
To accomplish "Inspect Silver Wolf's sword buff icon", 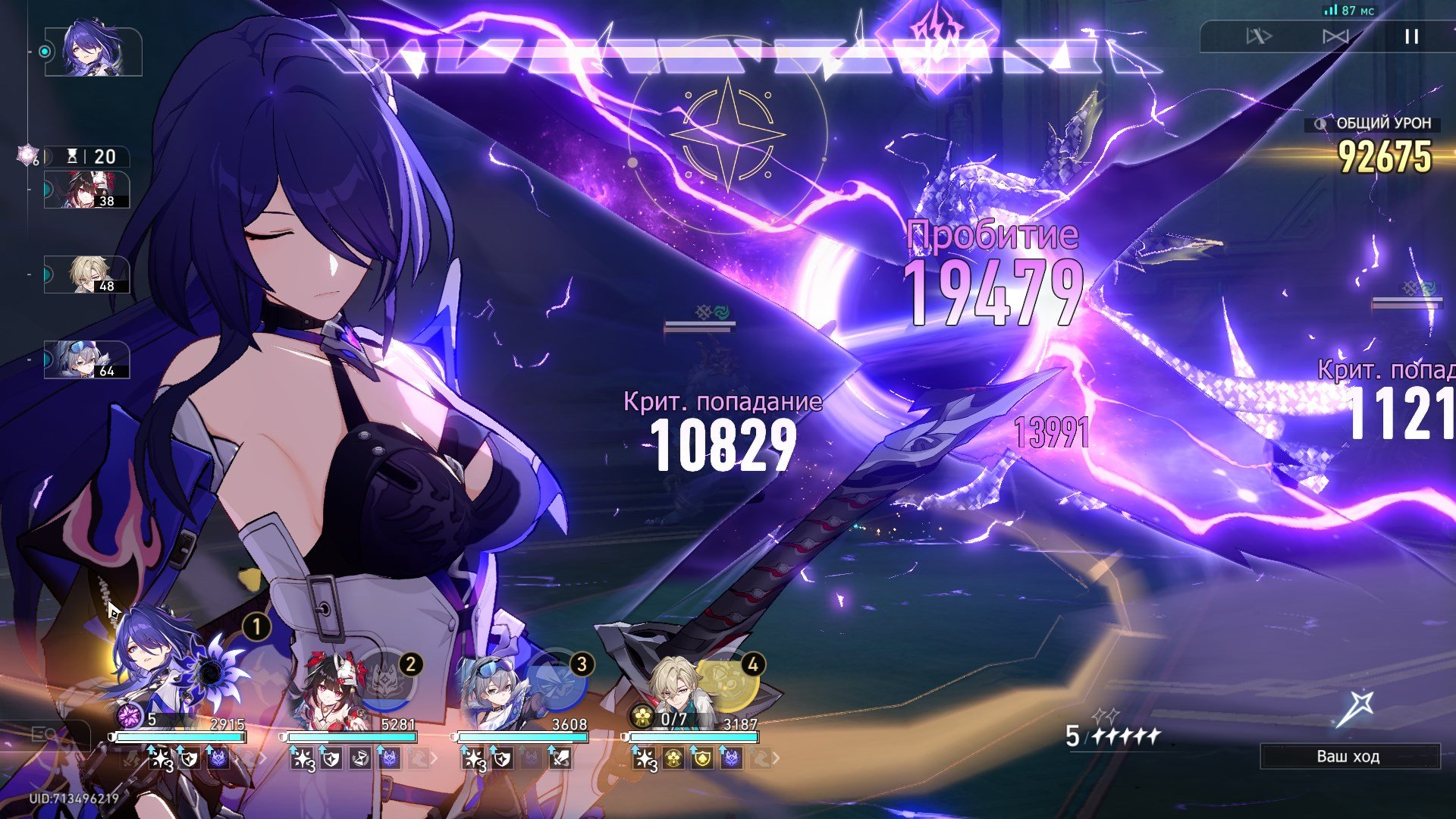I will coord(560,758).
